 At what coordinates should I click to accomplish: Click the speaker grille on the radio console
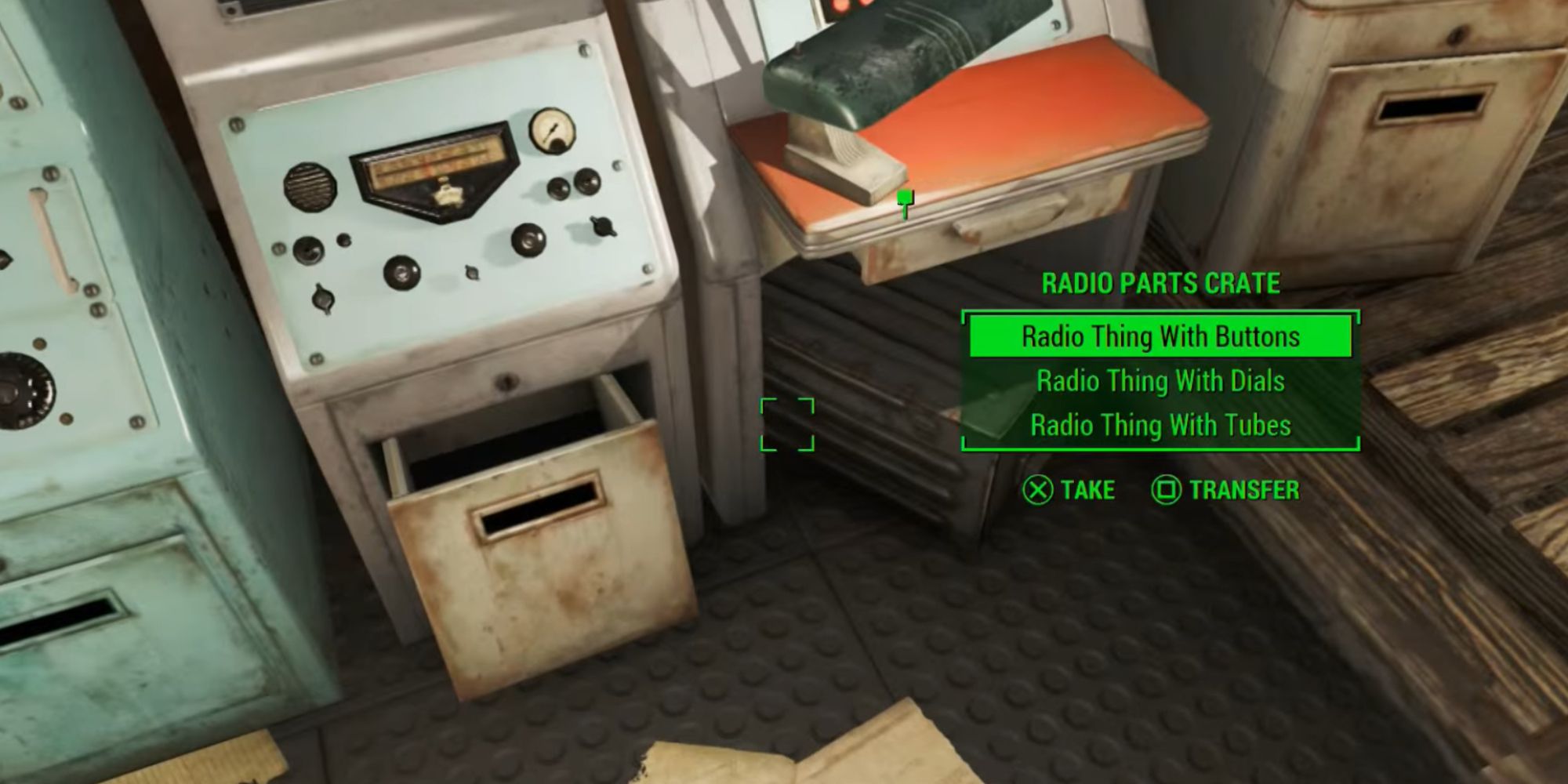click(310, 187)
